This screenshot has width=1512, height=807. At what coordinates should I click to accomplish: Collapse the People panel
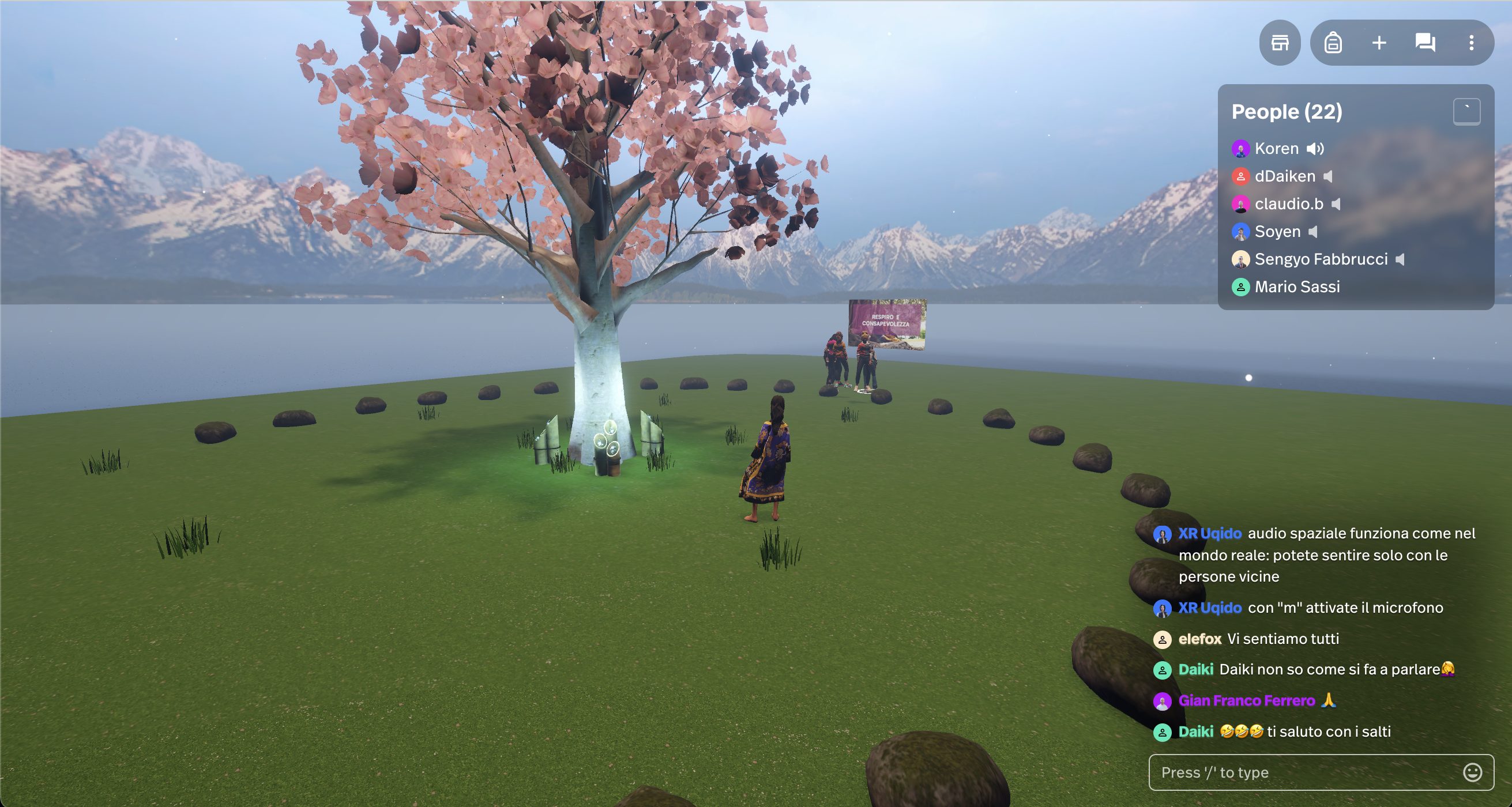point(1466,111)
